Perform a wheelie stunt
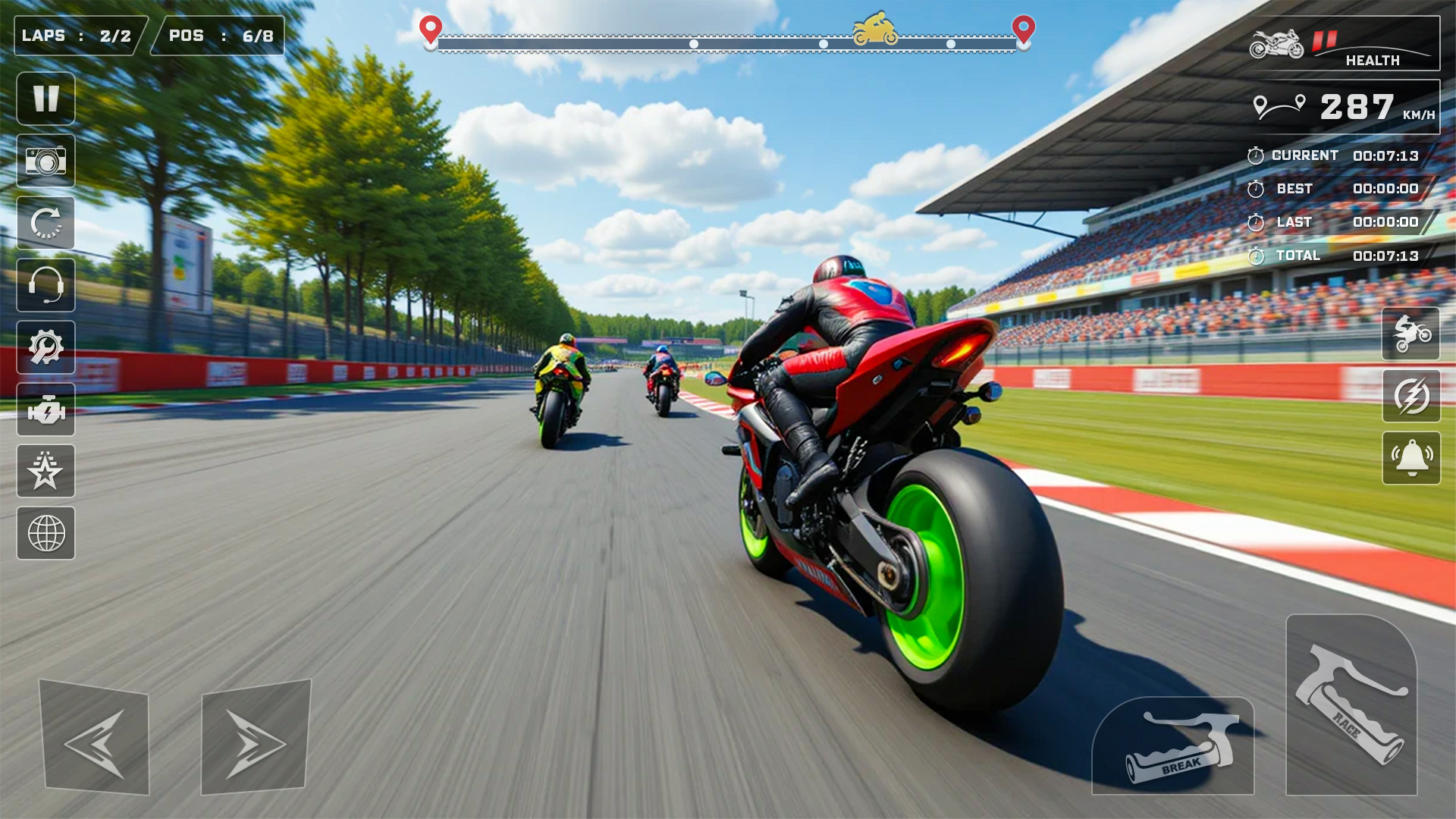Screen dimensions: 1456x819 tap(1411, 334)
